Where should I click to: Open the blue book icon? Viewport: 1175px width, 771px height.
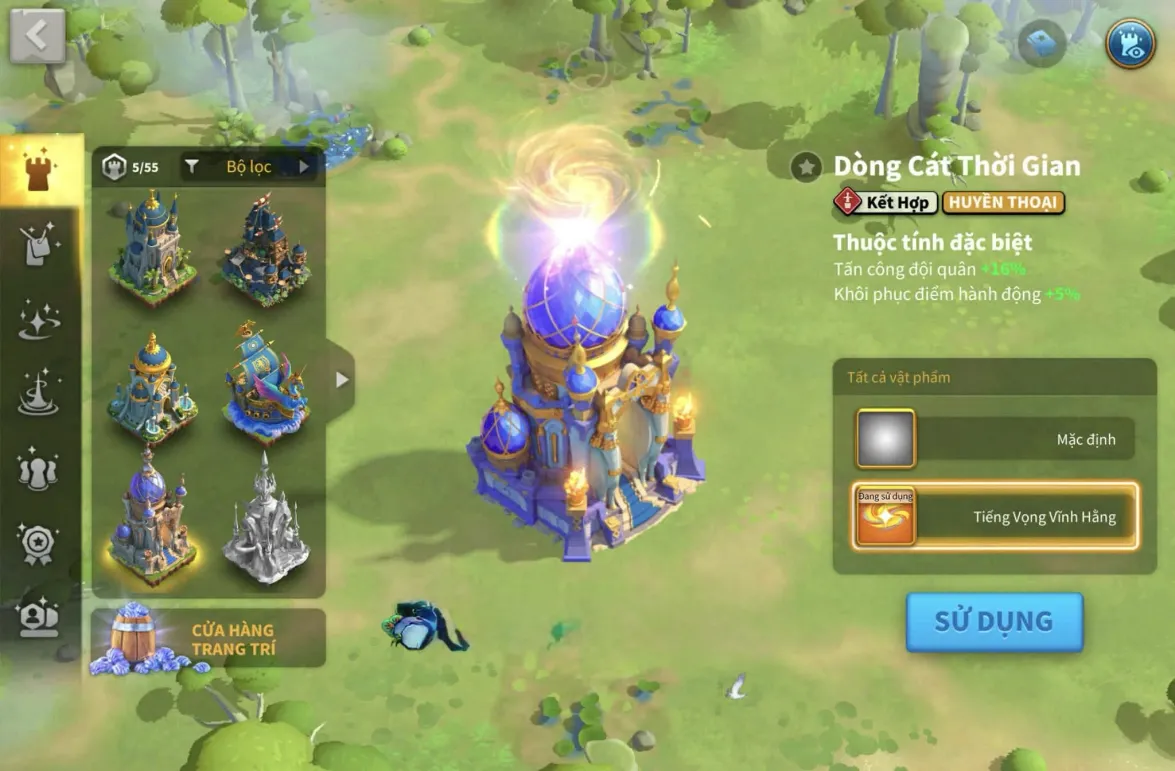[x=1042, y=43]
